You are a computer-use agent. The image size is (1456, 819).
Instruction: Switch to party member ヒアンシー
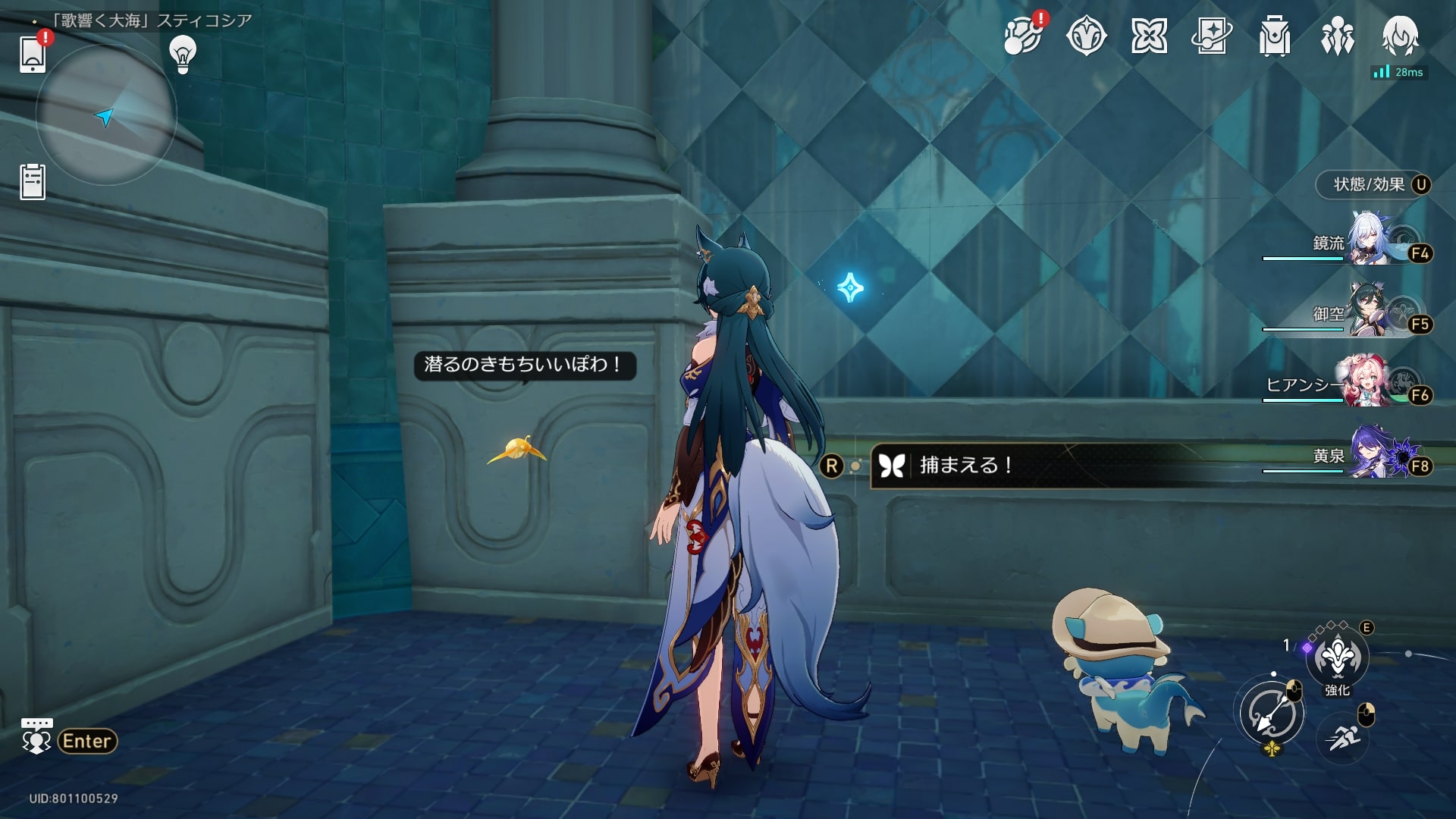pyautogui.click(x=1369, y=383)
